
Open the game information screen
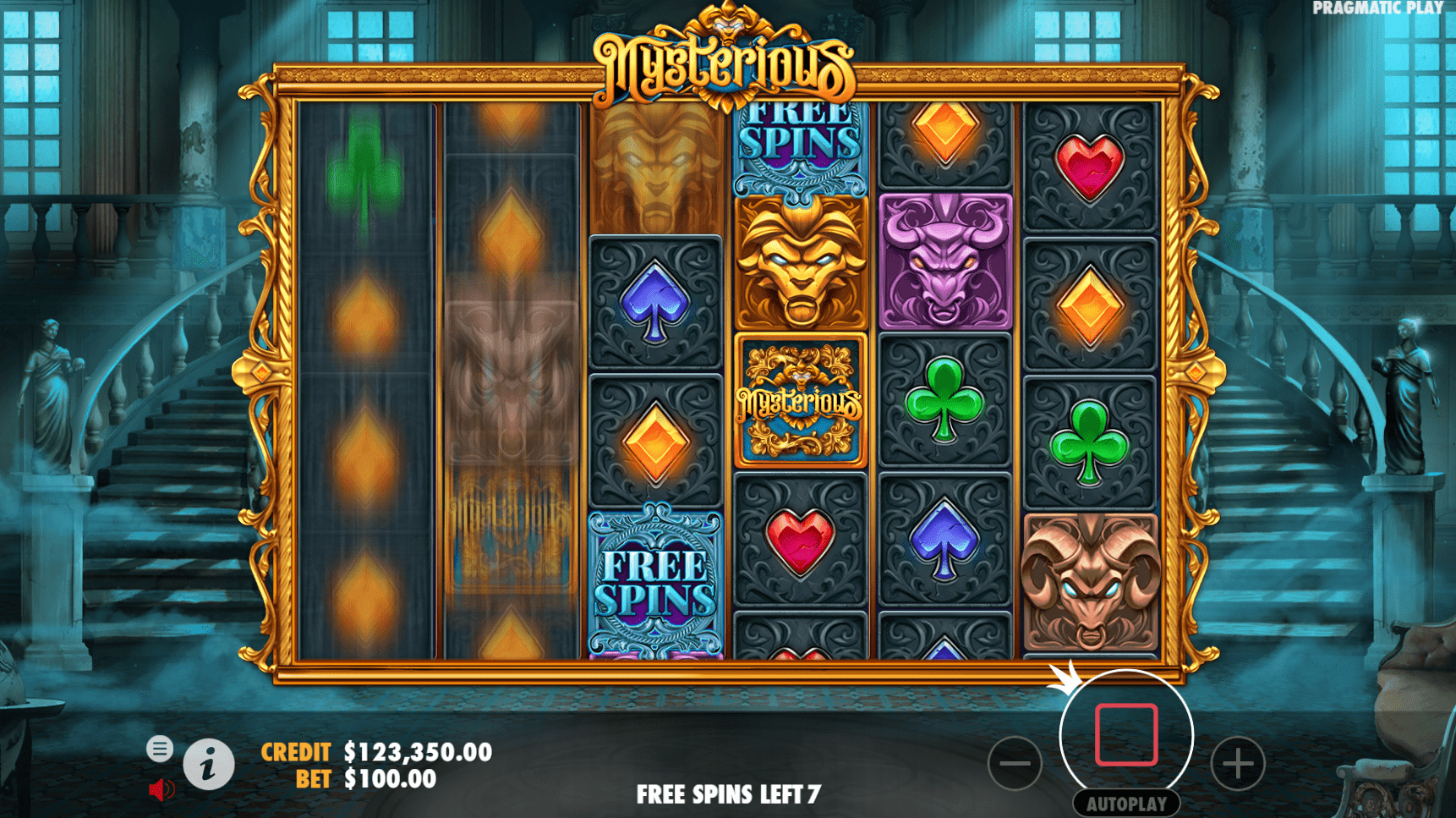point(209,764)
